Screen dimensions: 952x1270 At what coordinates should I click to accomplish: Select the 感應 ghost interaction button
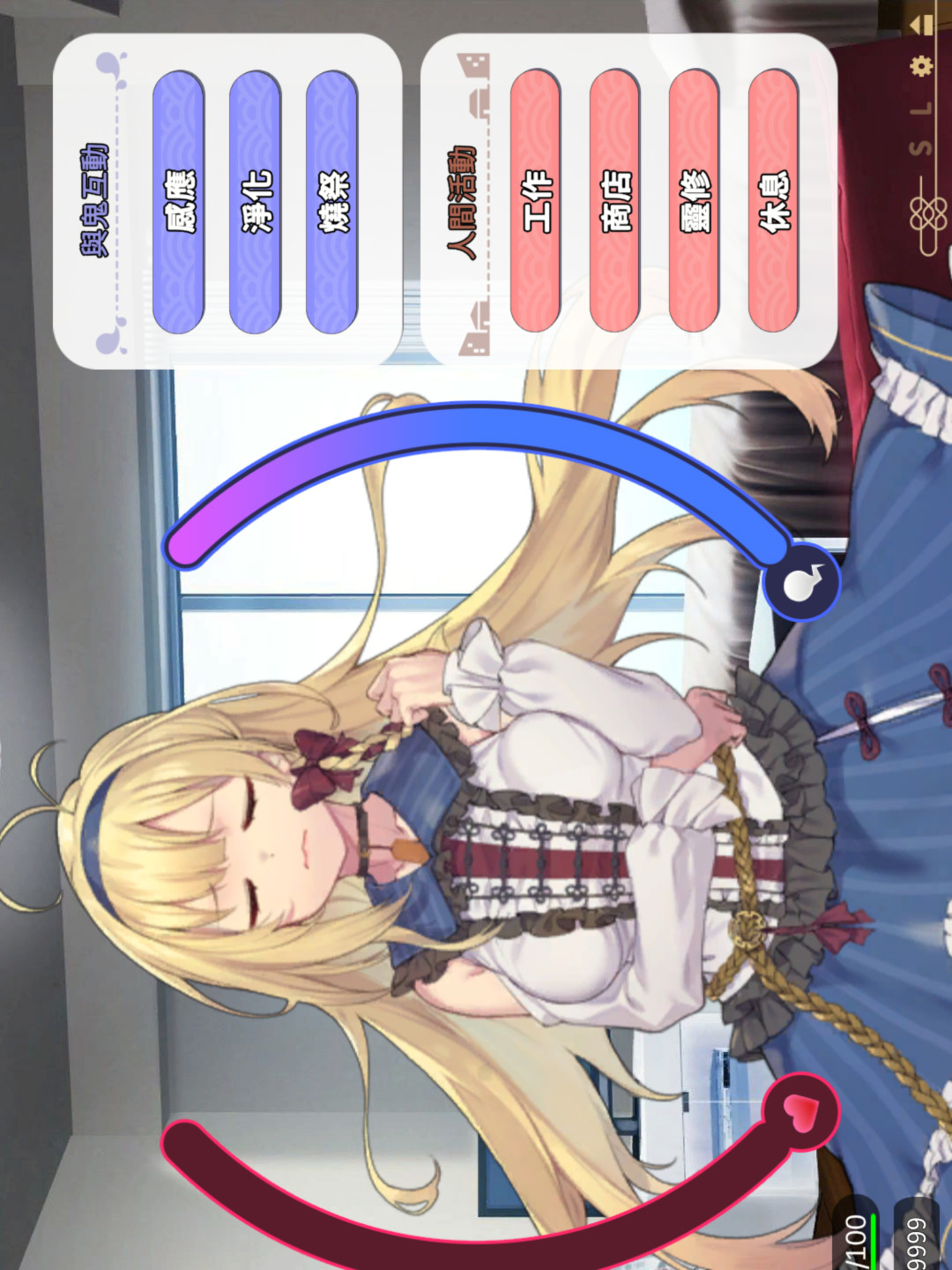(179, 202)
